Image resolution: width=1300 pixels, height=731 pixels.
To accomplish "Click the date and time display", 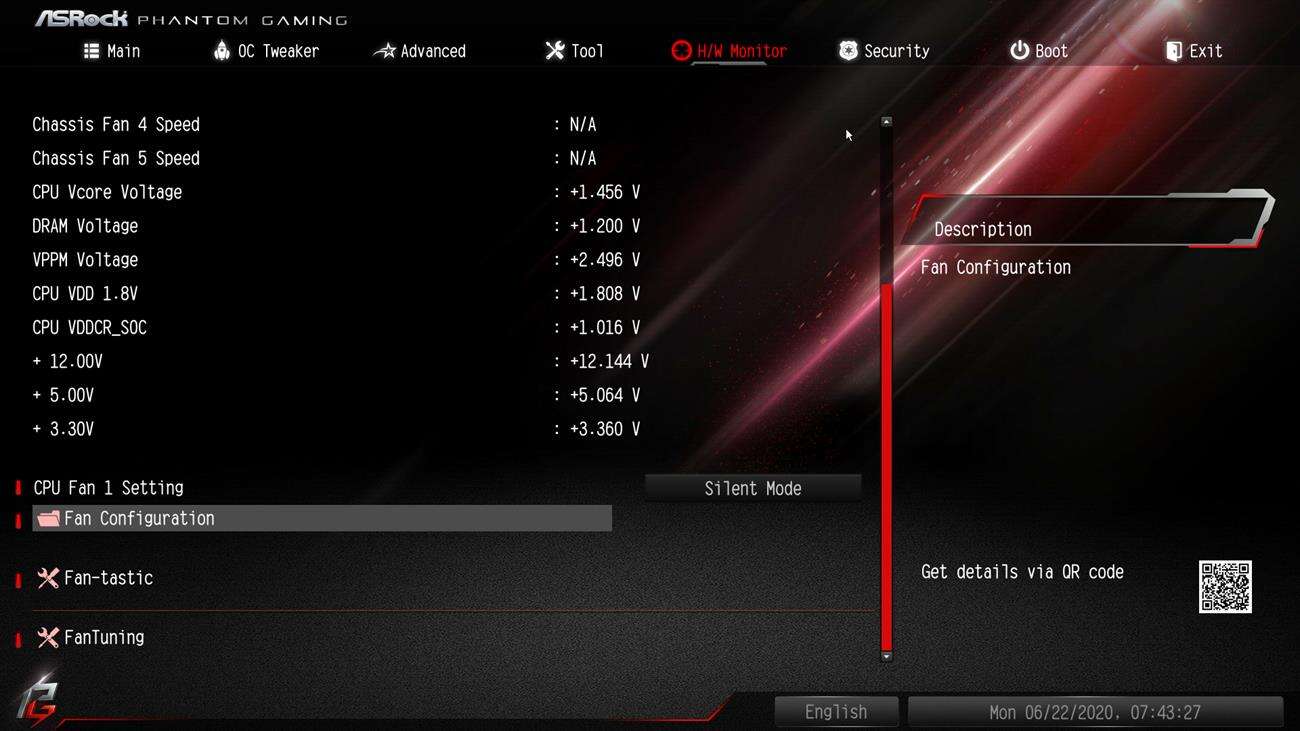I will (x=1098, y=711).
